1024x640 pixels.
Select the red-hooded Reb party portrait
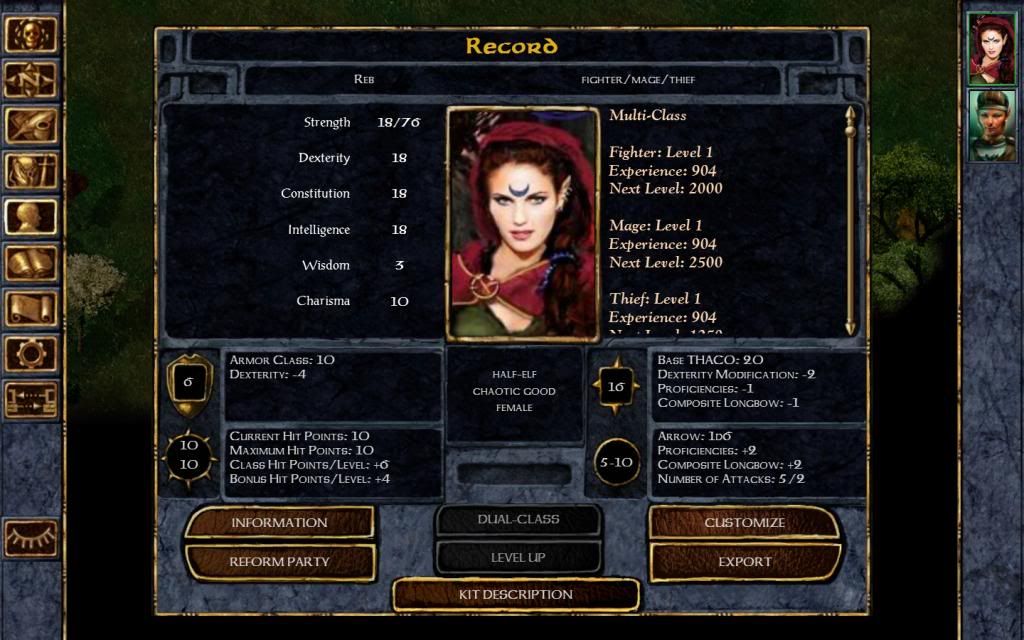[x=991, y=48]
